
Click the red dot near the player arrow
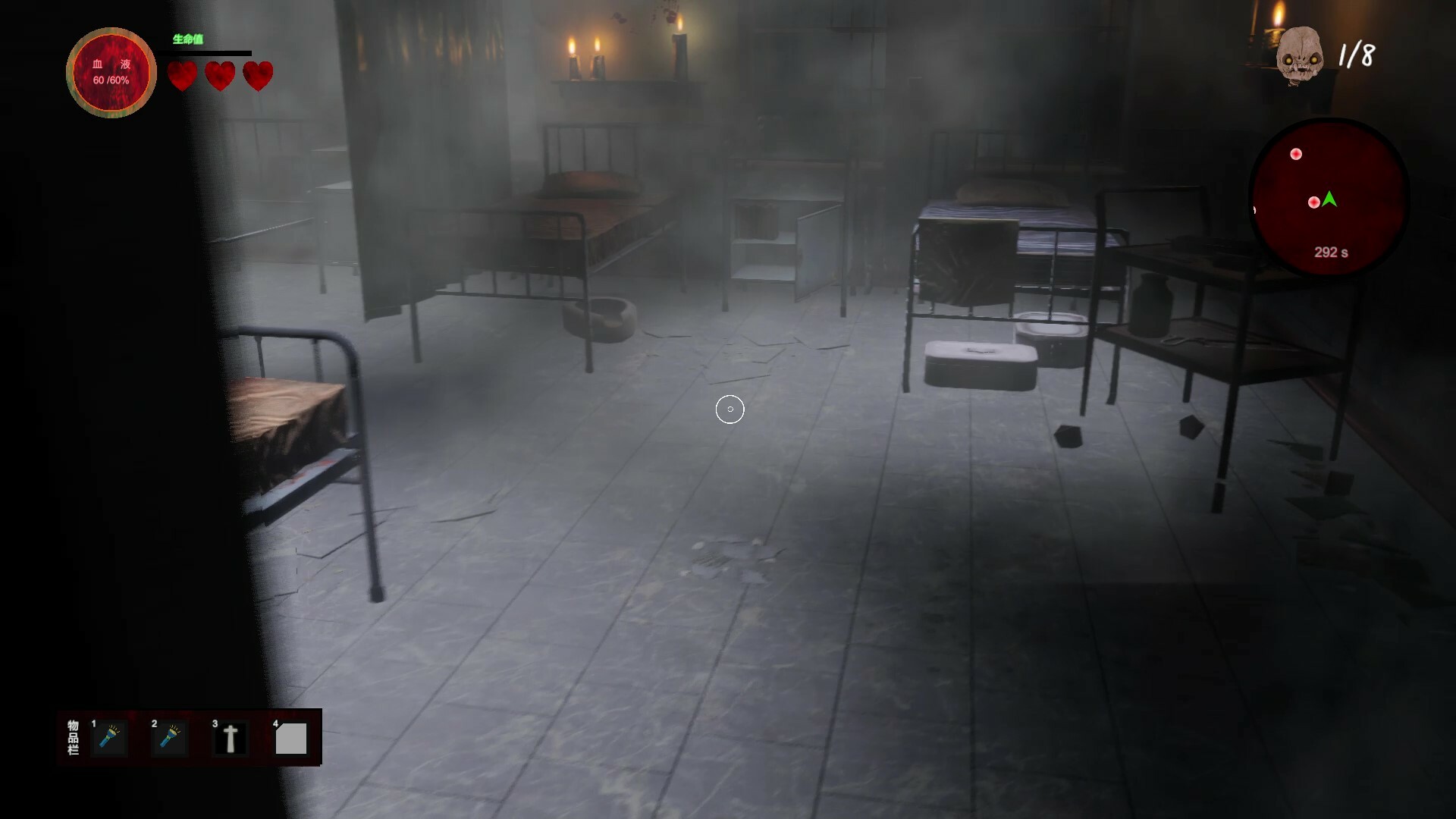[x=1313, y=202]
